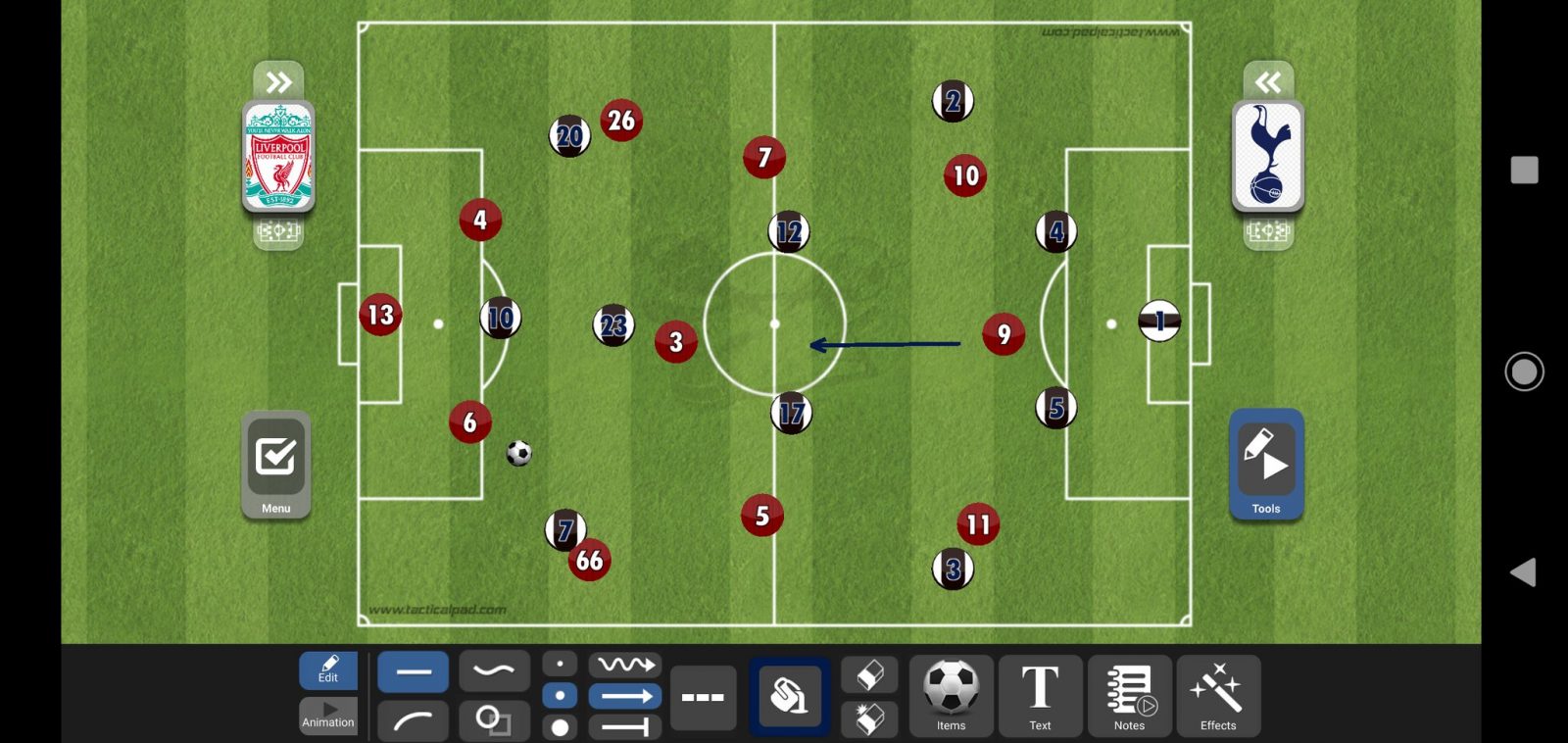1568x743 pixels.
Task: Switch to Edit mode
Action: point(328,670)
